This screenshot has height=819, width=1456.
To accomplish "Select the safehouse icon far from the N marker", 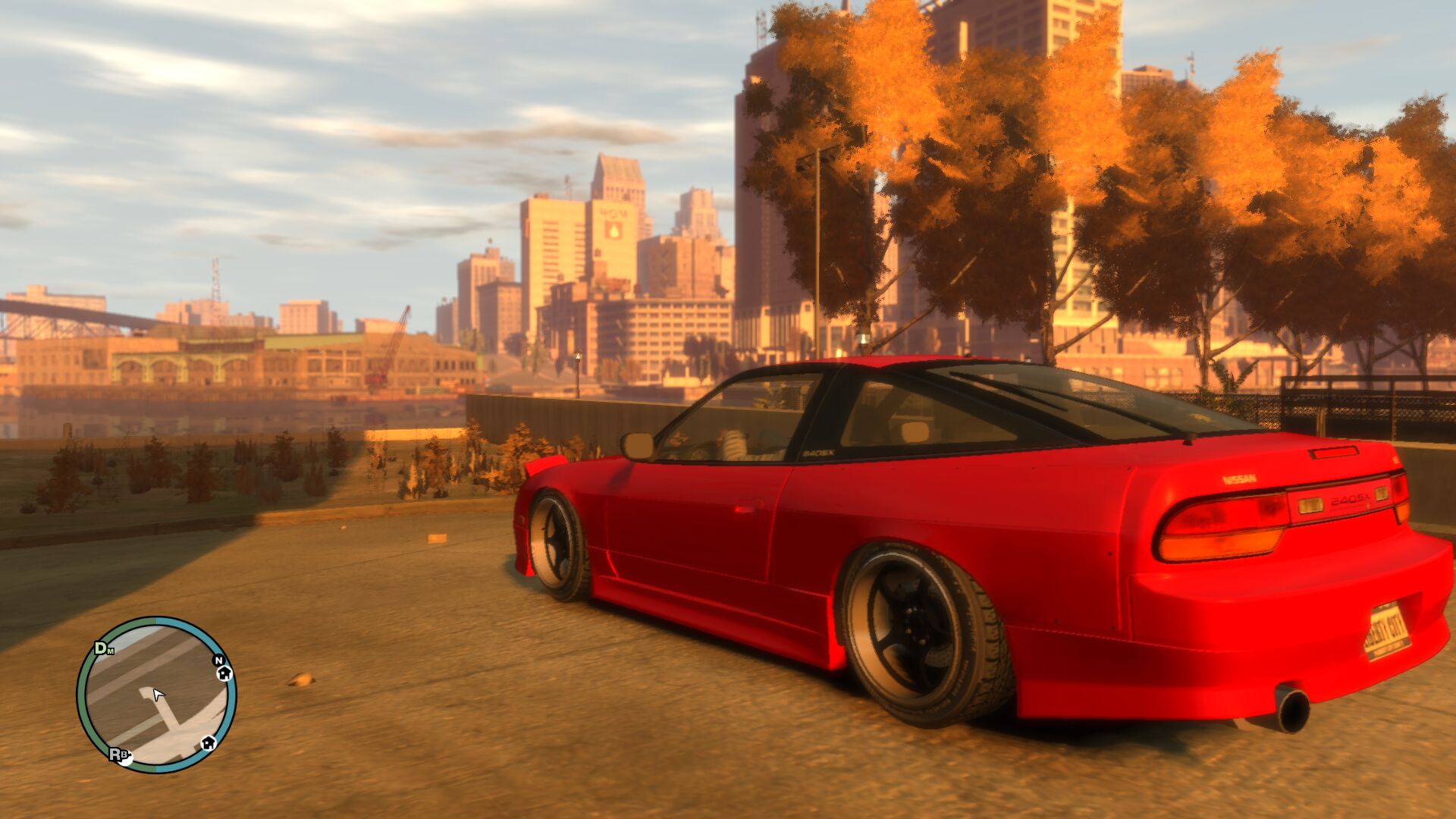I will [x=208, y=742].
